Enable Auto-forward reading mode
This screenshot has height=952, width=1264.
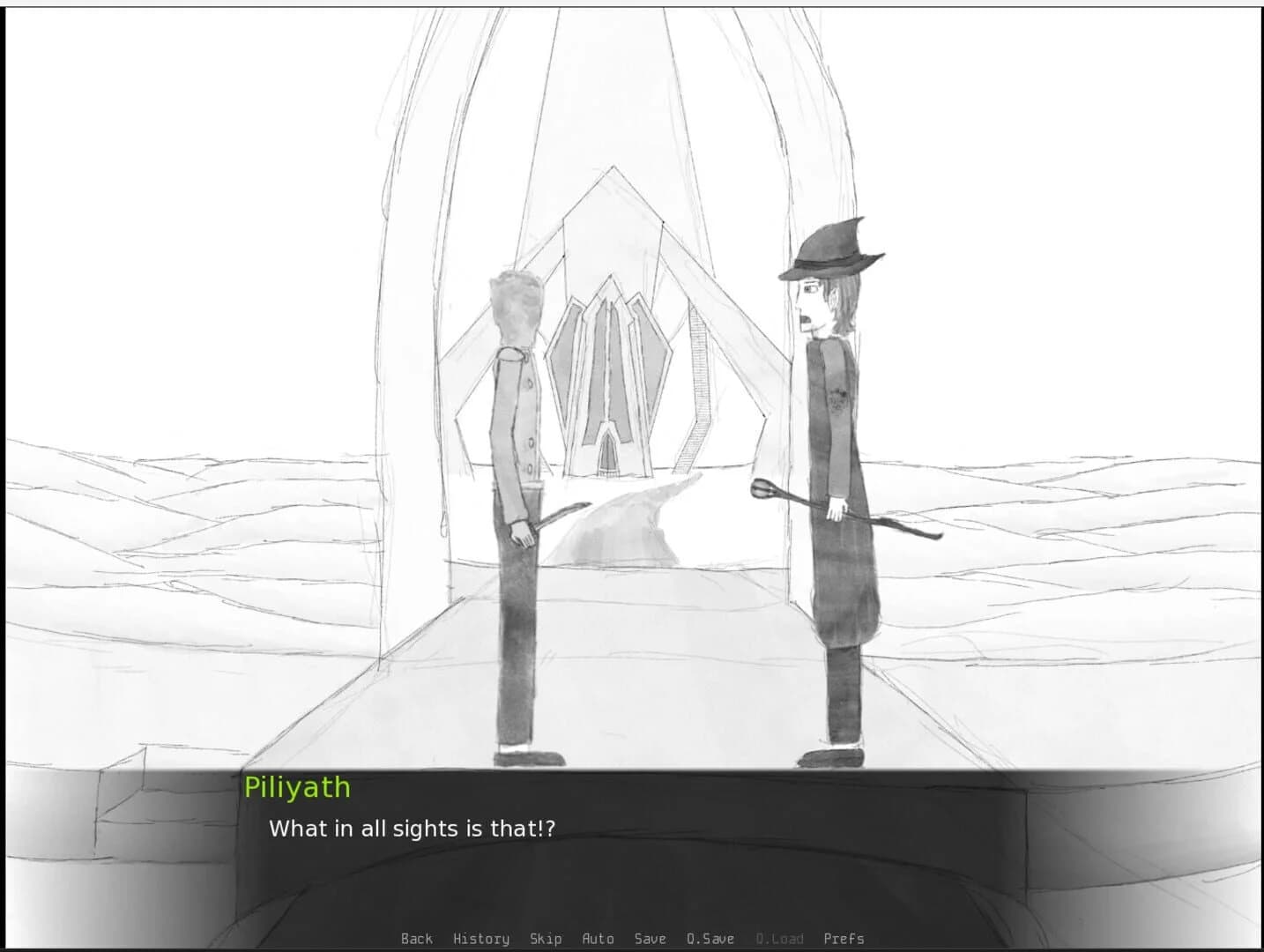point(599,938)
